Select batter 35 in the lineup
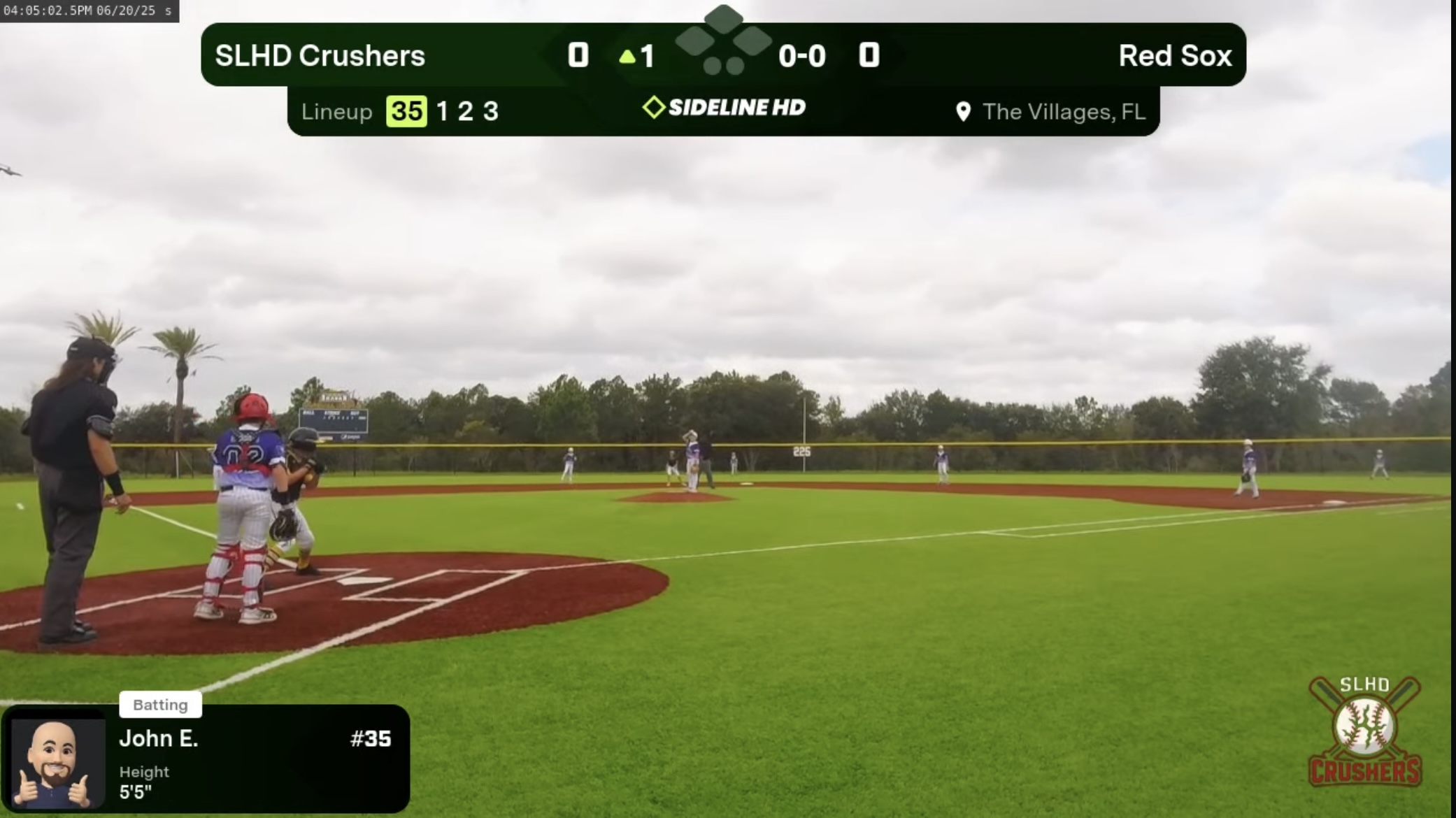 click(x=406, y=111)
